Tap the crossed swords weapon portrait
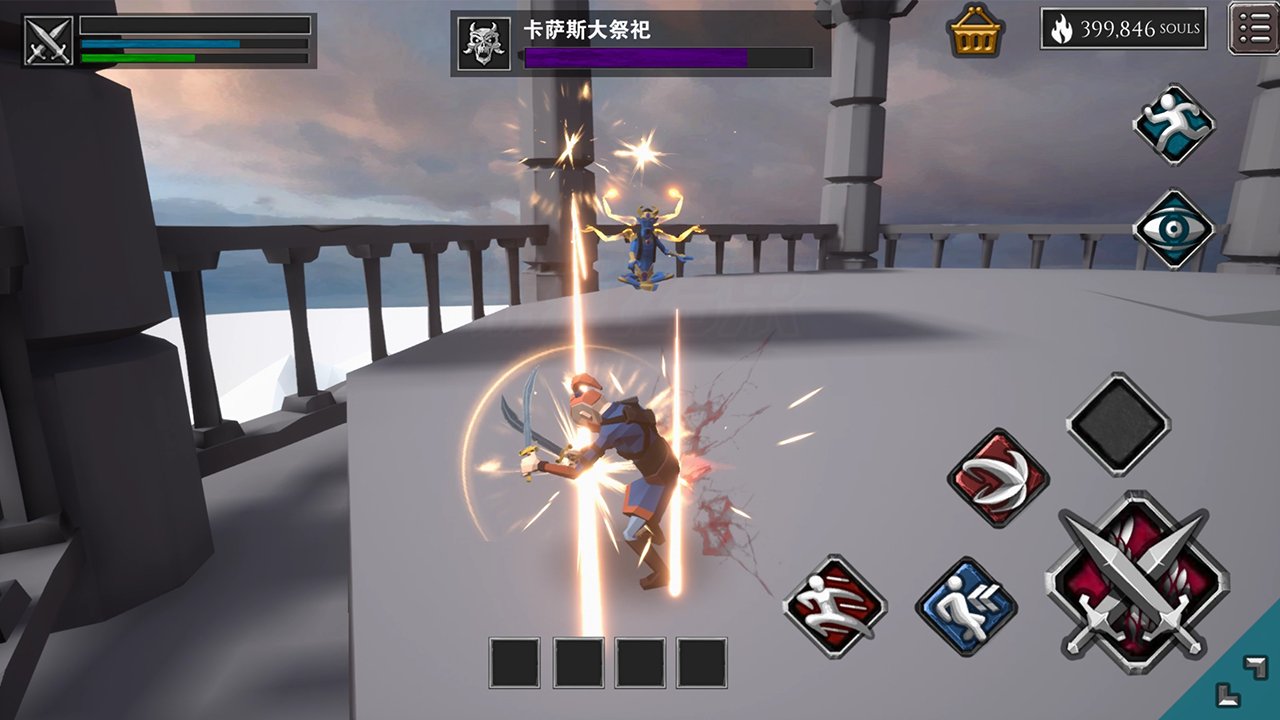The image size is (1280, 720). pos(47,41)
